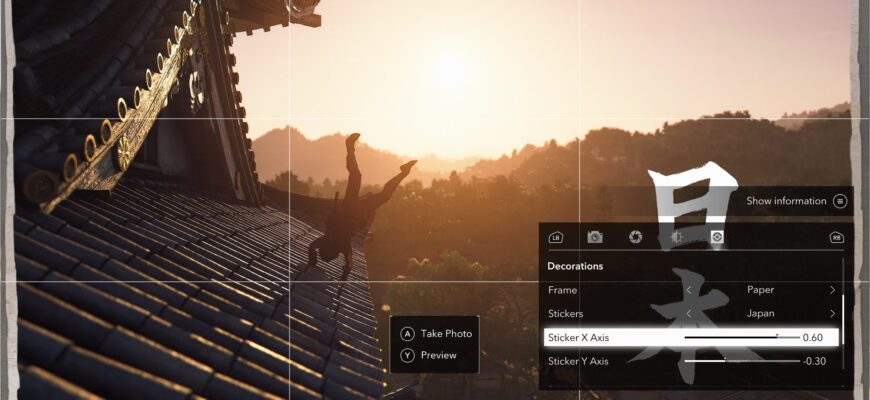
Task: Choose the previous Frame option
Action: 688,290
